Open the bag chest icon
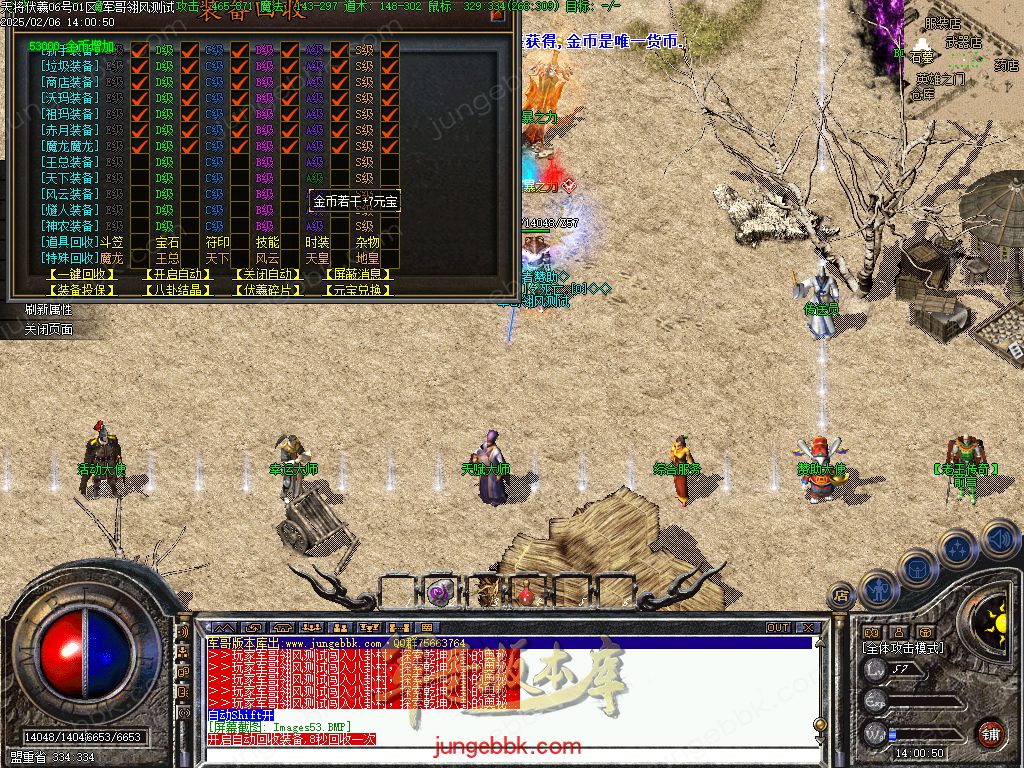The width and height of the screenshot is (1024, 768). [x=917, y=569]
